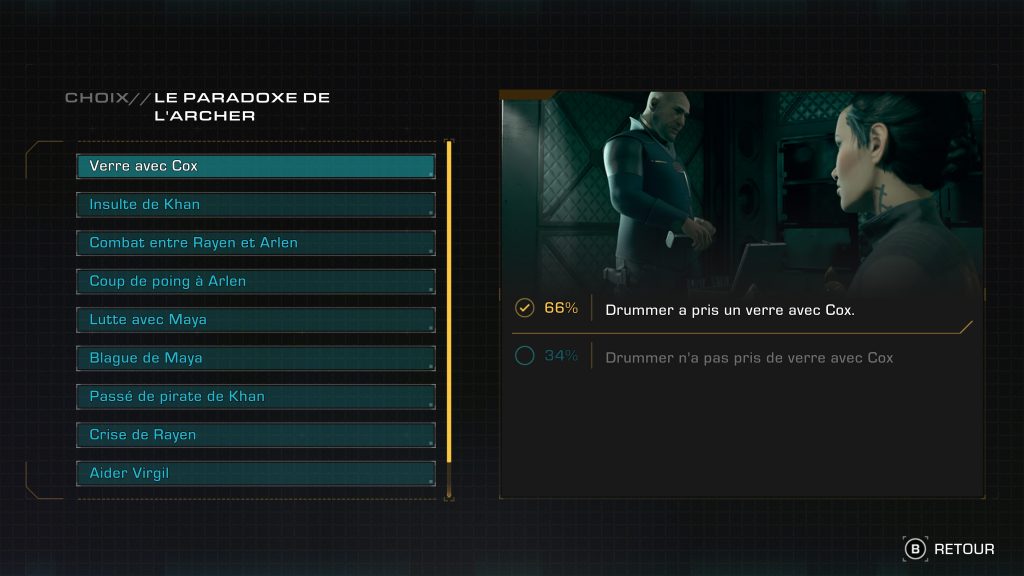1024x576 pixels.
Task: Choose "Combat entre Rayen et Arlen" entry
Action: pos(256,243)
